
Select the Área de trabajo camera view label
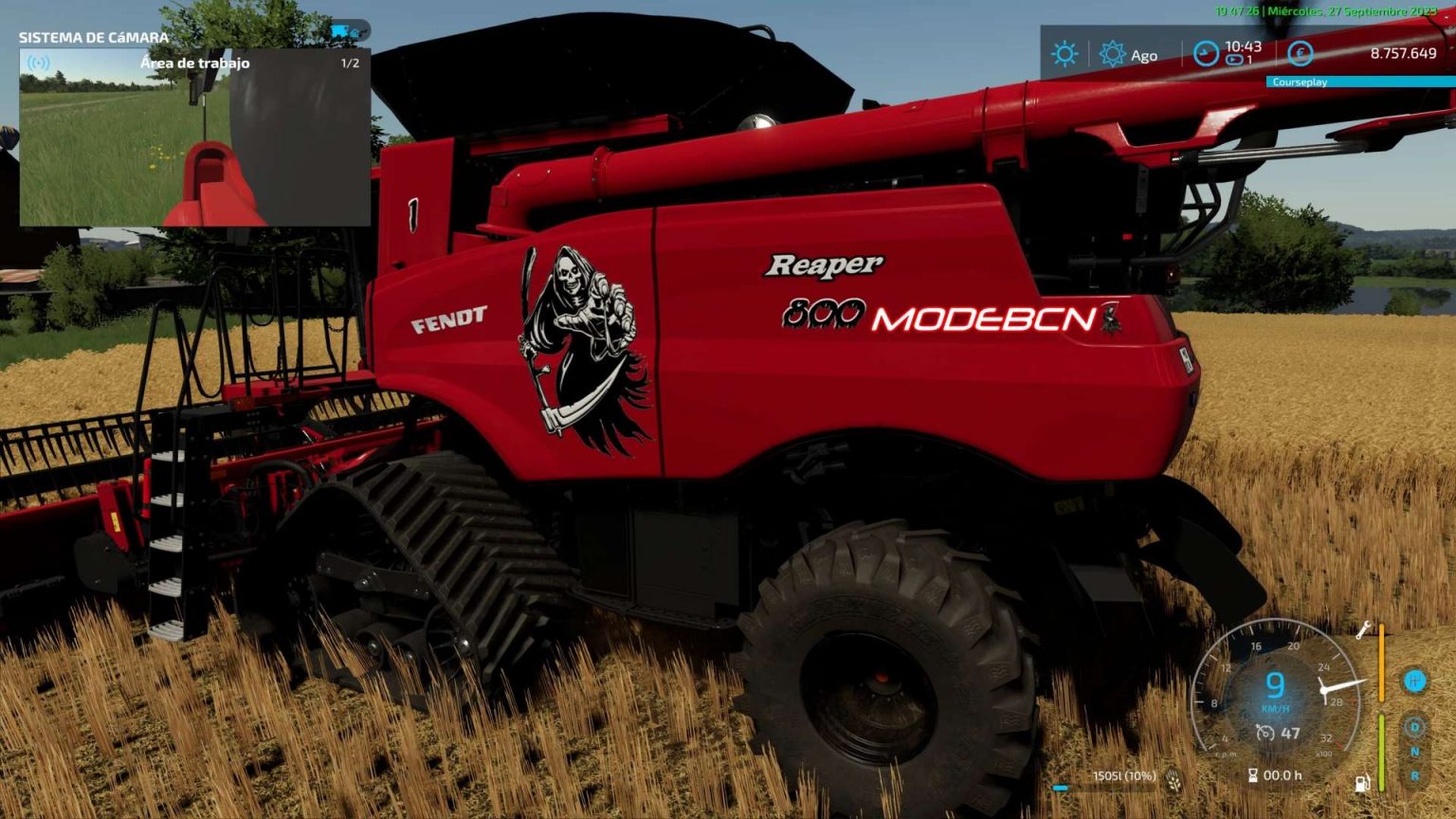[194, 63]
